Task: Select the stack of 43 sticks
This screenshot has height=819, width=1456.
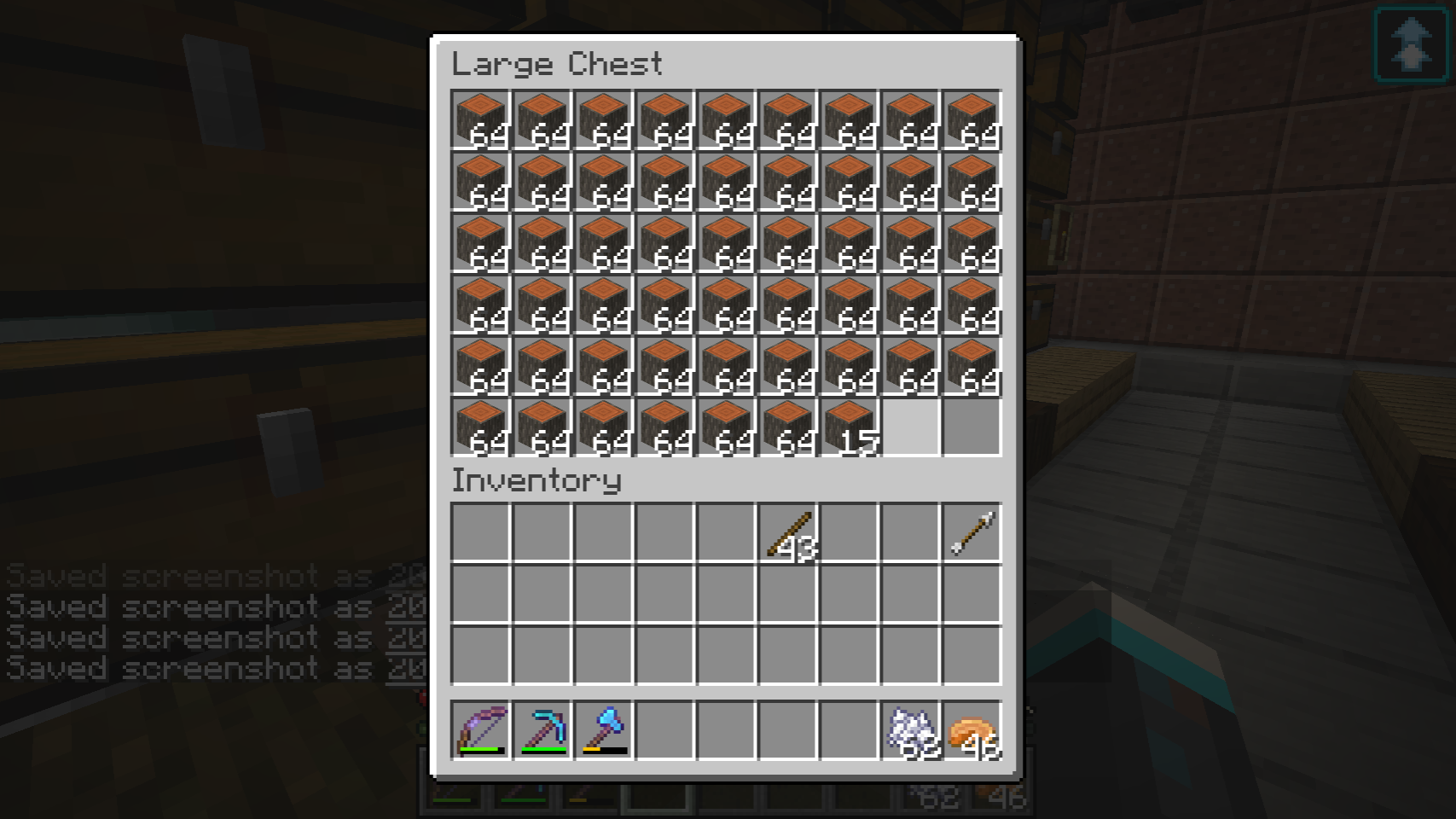Action: (x=788, y=534)
